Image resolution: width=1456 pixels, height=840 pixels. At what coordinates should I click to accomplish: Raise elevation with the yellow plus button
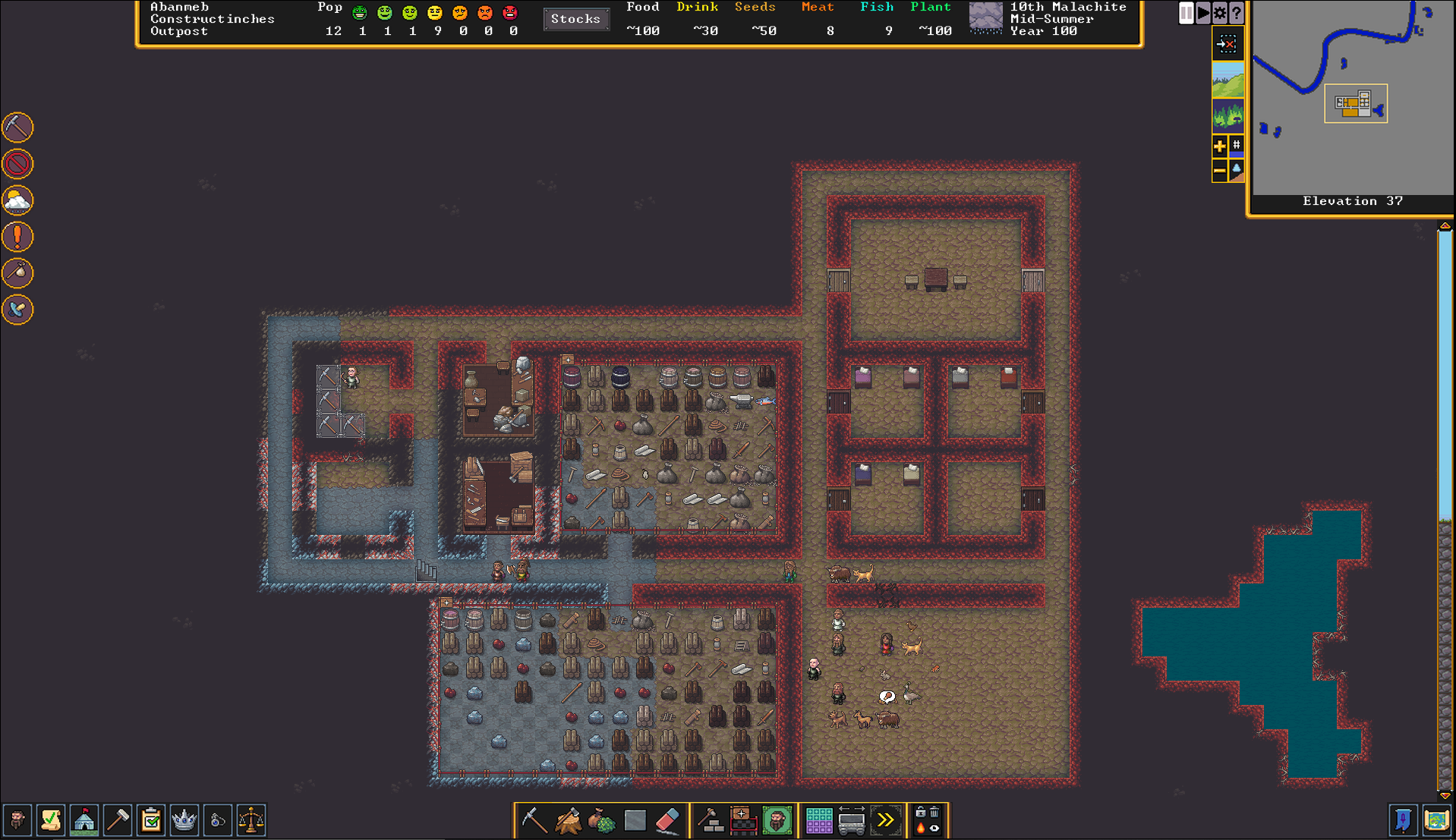[x=1219, y=146]
